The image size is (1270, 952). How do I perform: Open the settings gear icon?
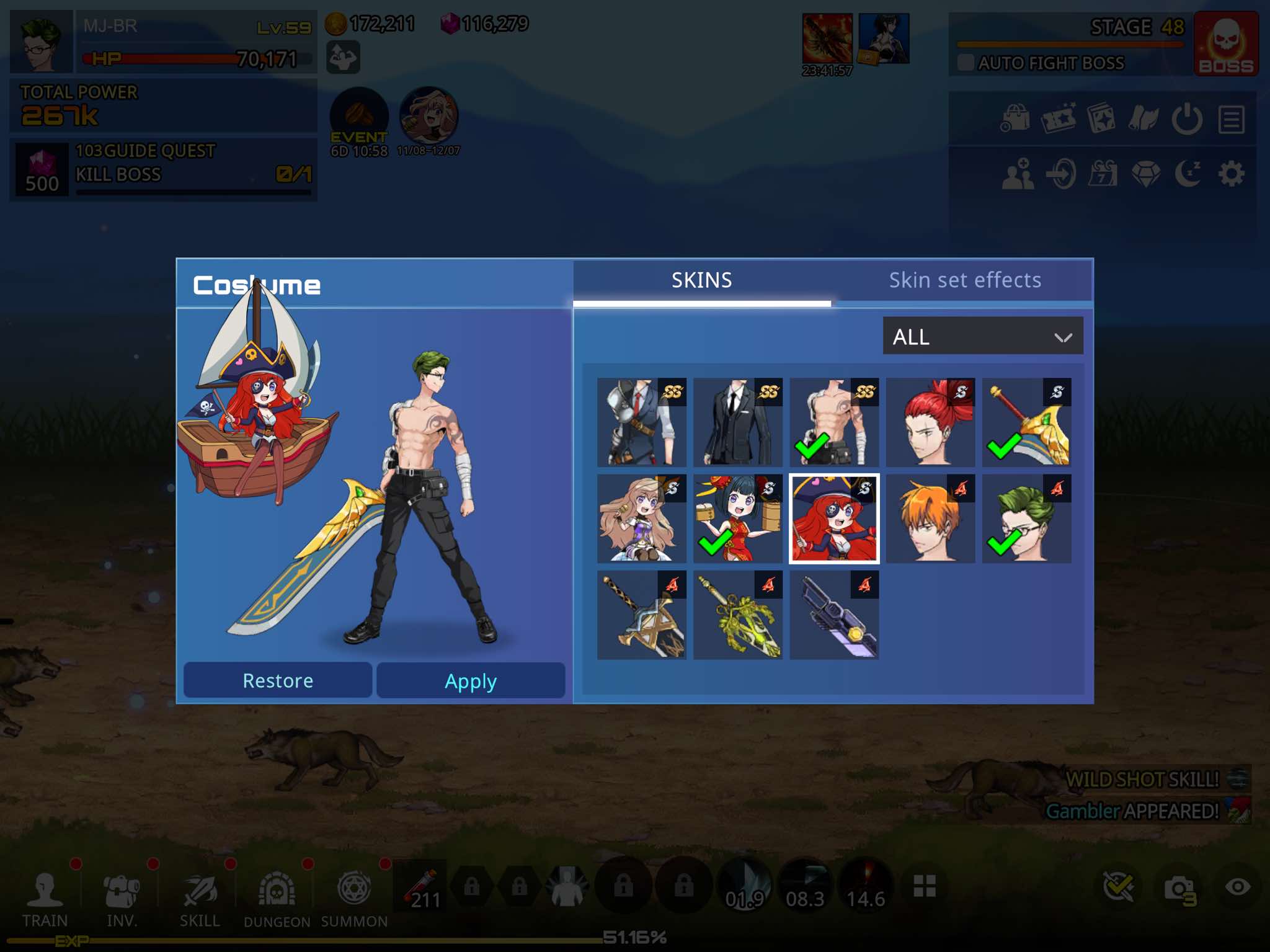pos(1231,174)
